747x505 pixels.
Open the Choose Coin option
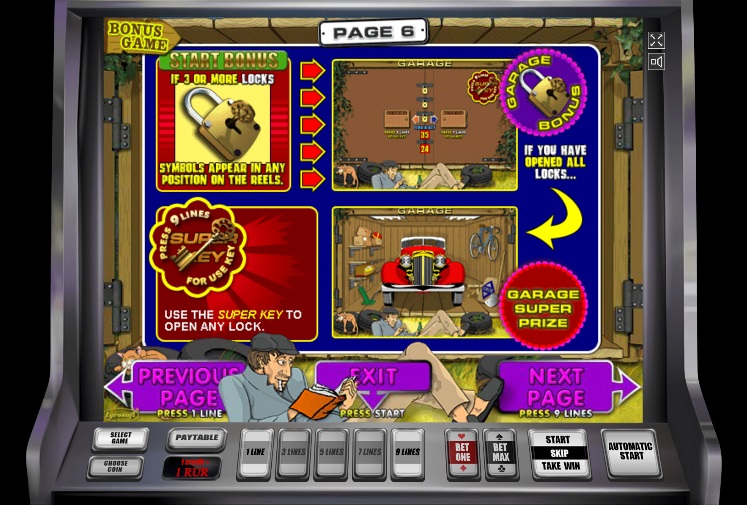(115, 466)
